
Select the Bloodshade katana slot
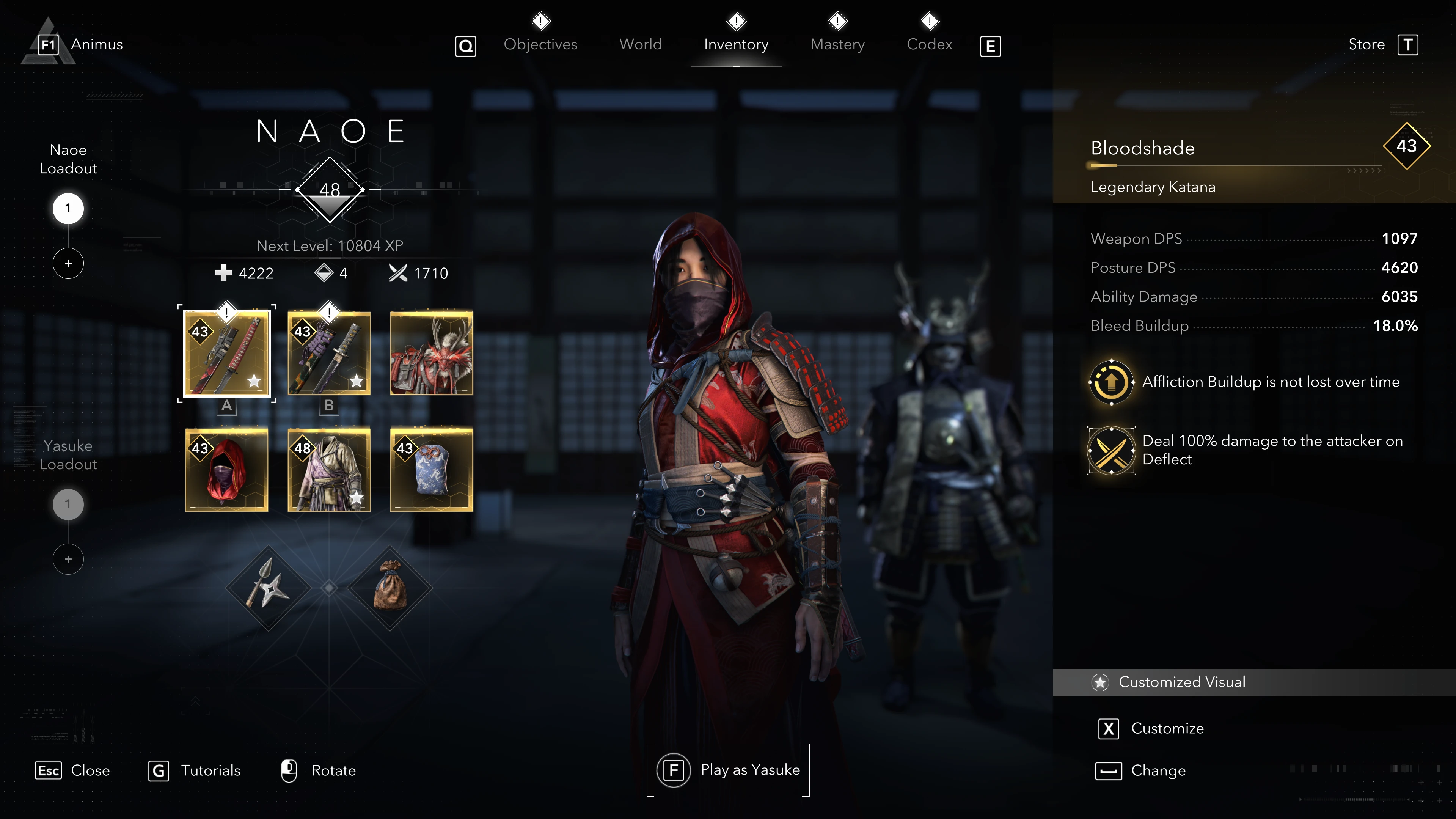click(227, 353)
